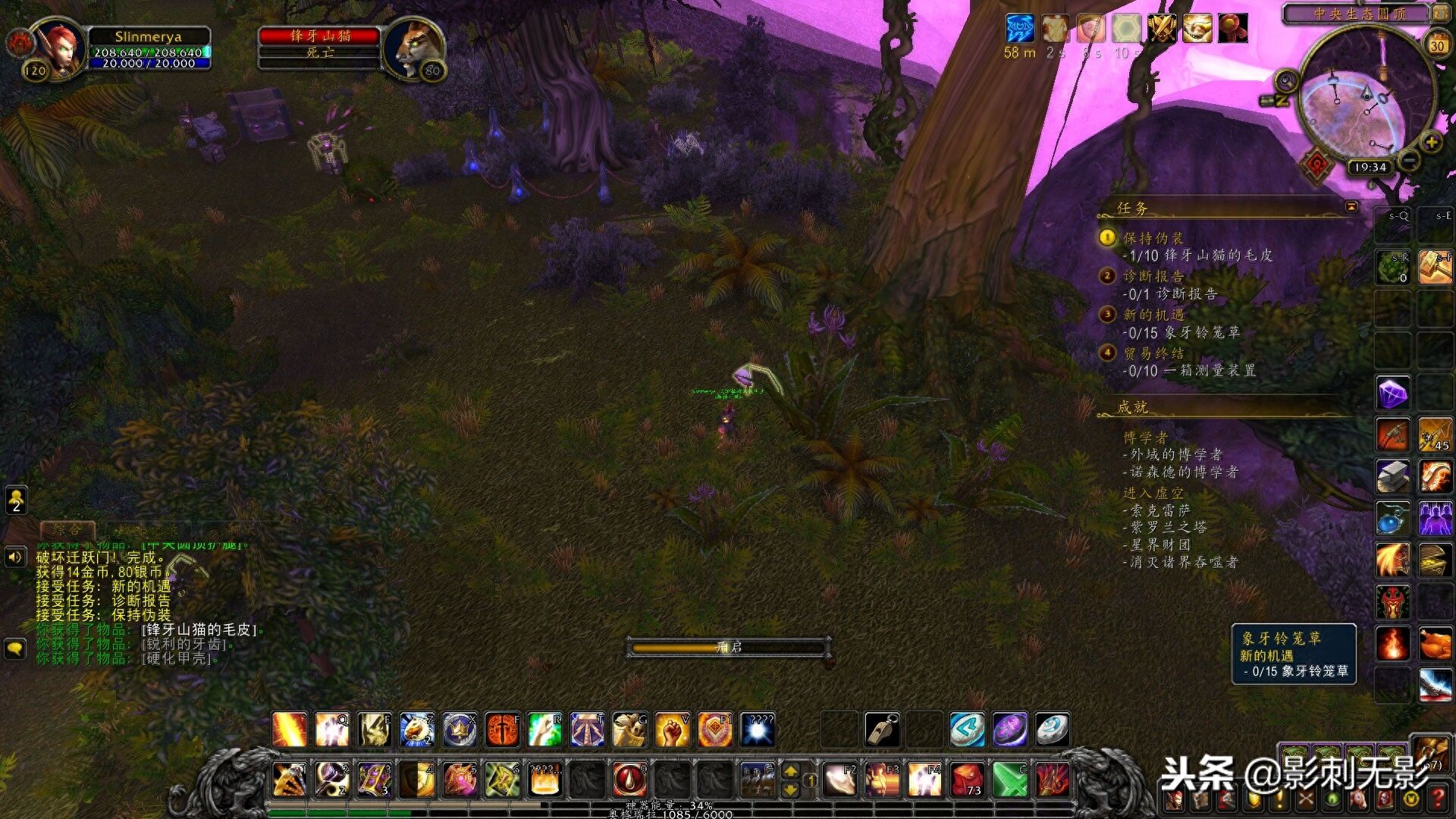Zoom in the minimap with plus button
Viewport: 1456px width, 819px height.
click(x=1430, y=142)
